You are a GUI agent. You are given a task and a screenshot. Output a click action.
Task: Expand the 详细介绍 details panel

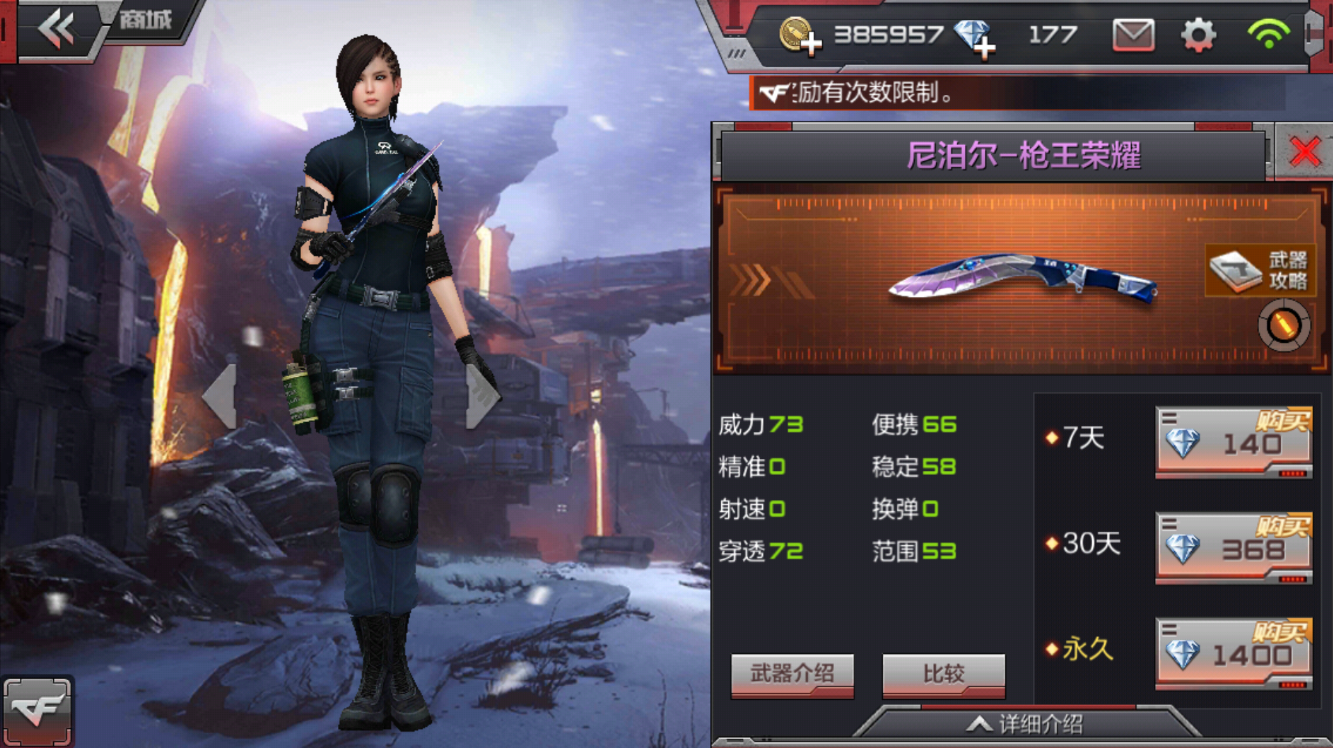click(x=1025, y=725)
